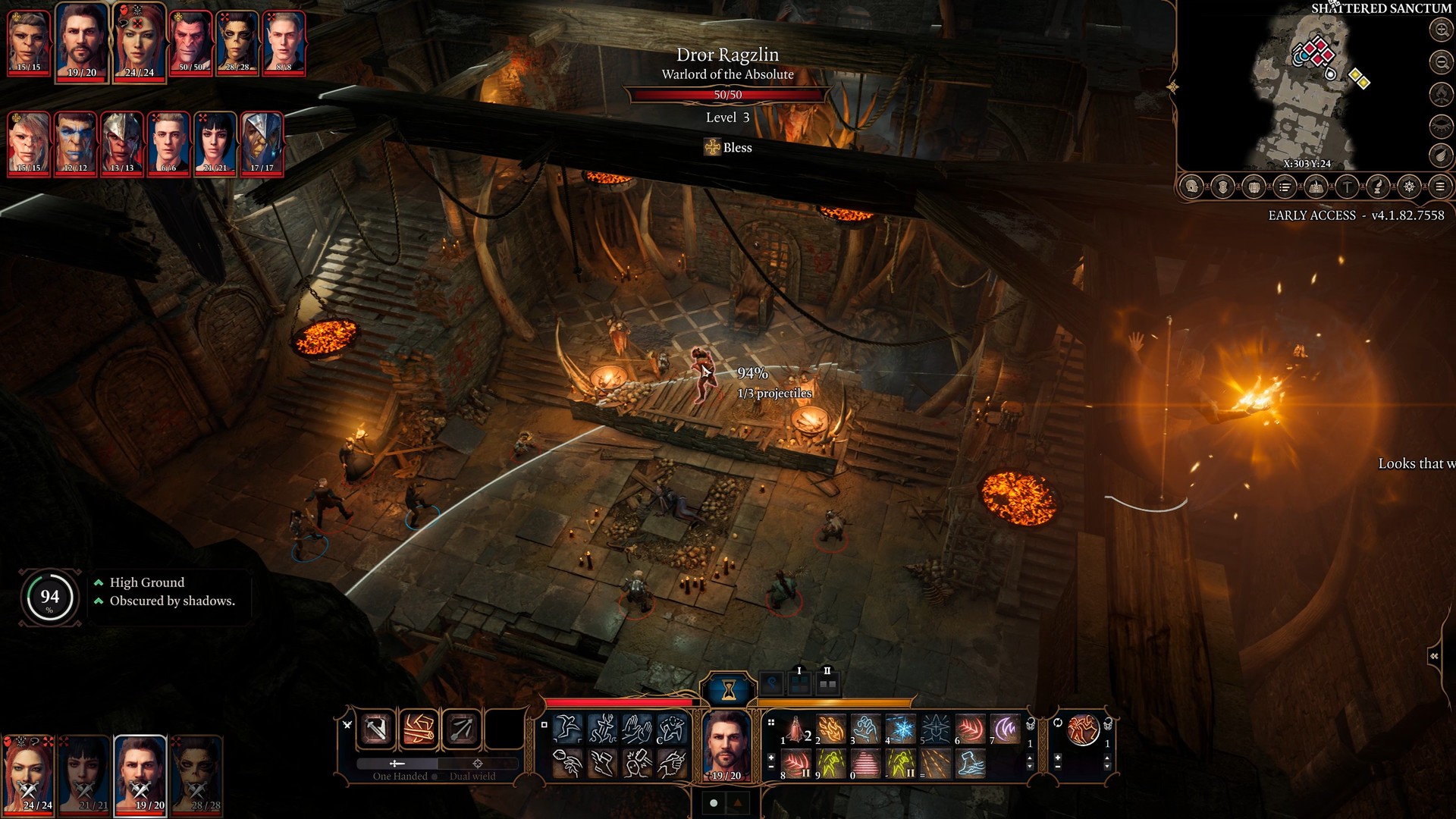Click the up chevron stepper beside the reaction counter

(x=1109, y=758)
